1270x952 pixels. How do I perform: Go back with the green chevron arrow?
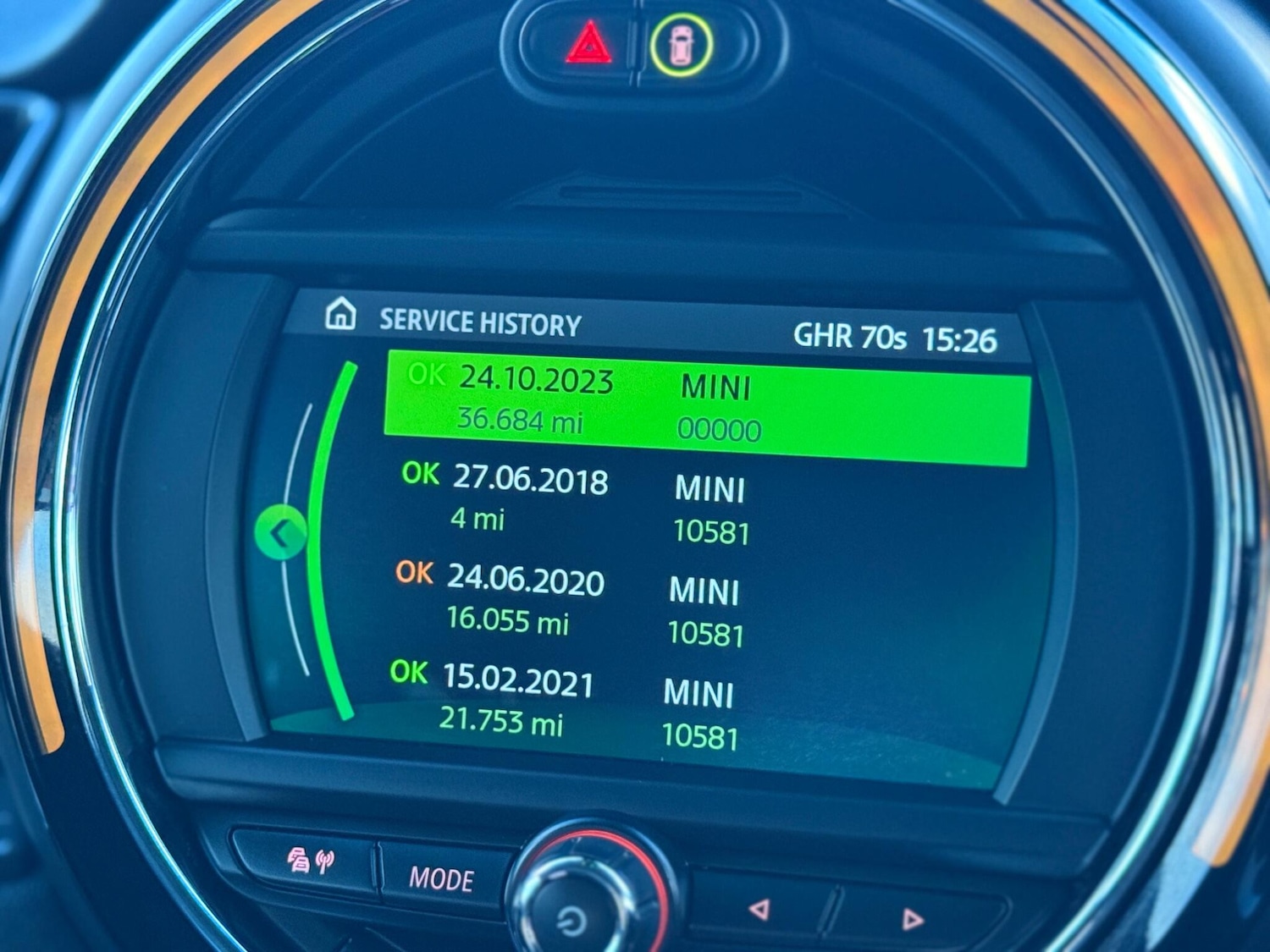pos(281,533)
